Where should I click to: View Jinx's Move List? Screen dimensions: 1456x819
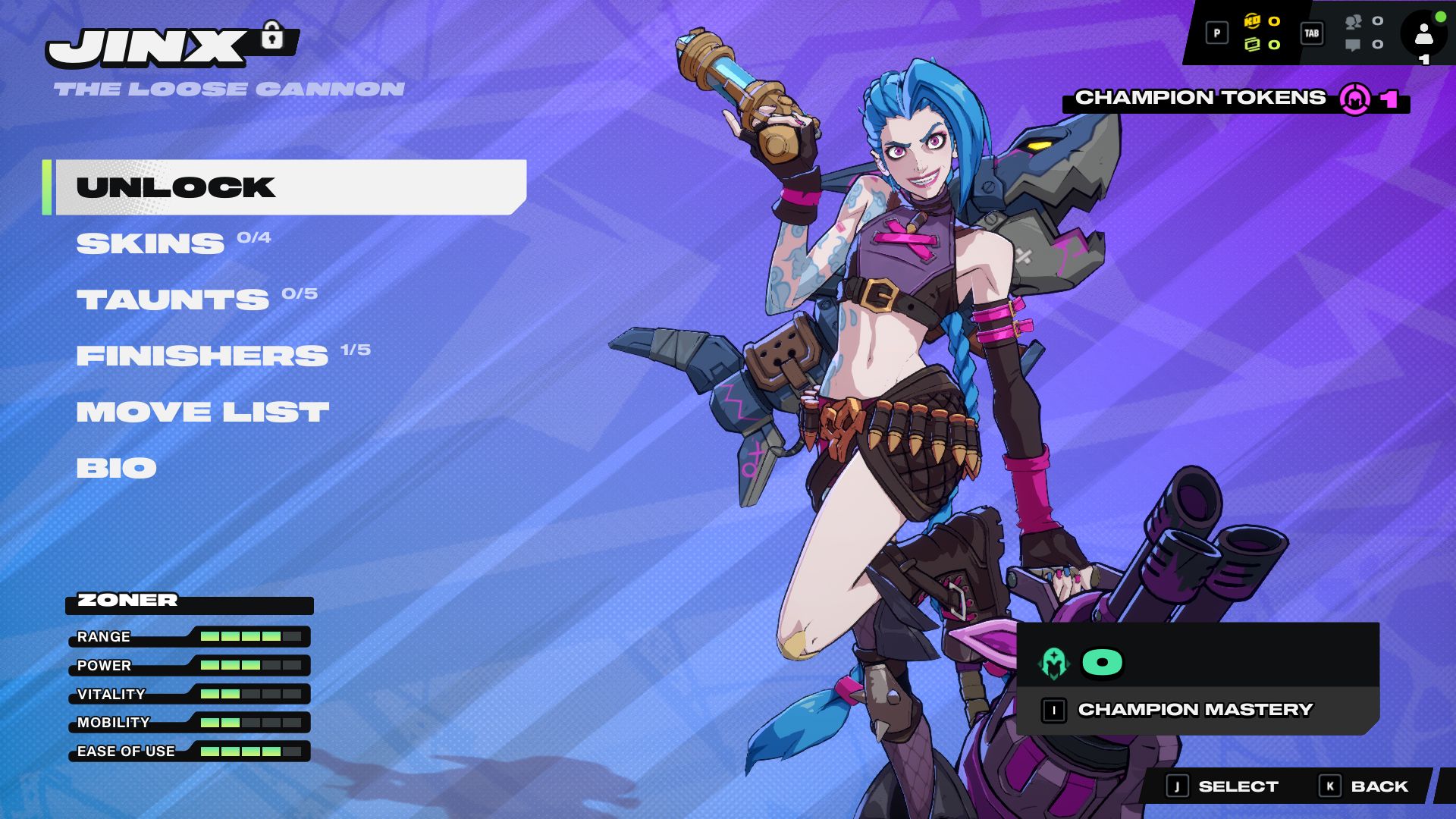(202, 412)
